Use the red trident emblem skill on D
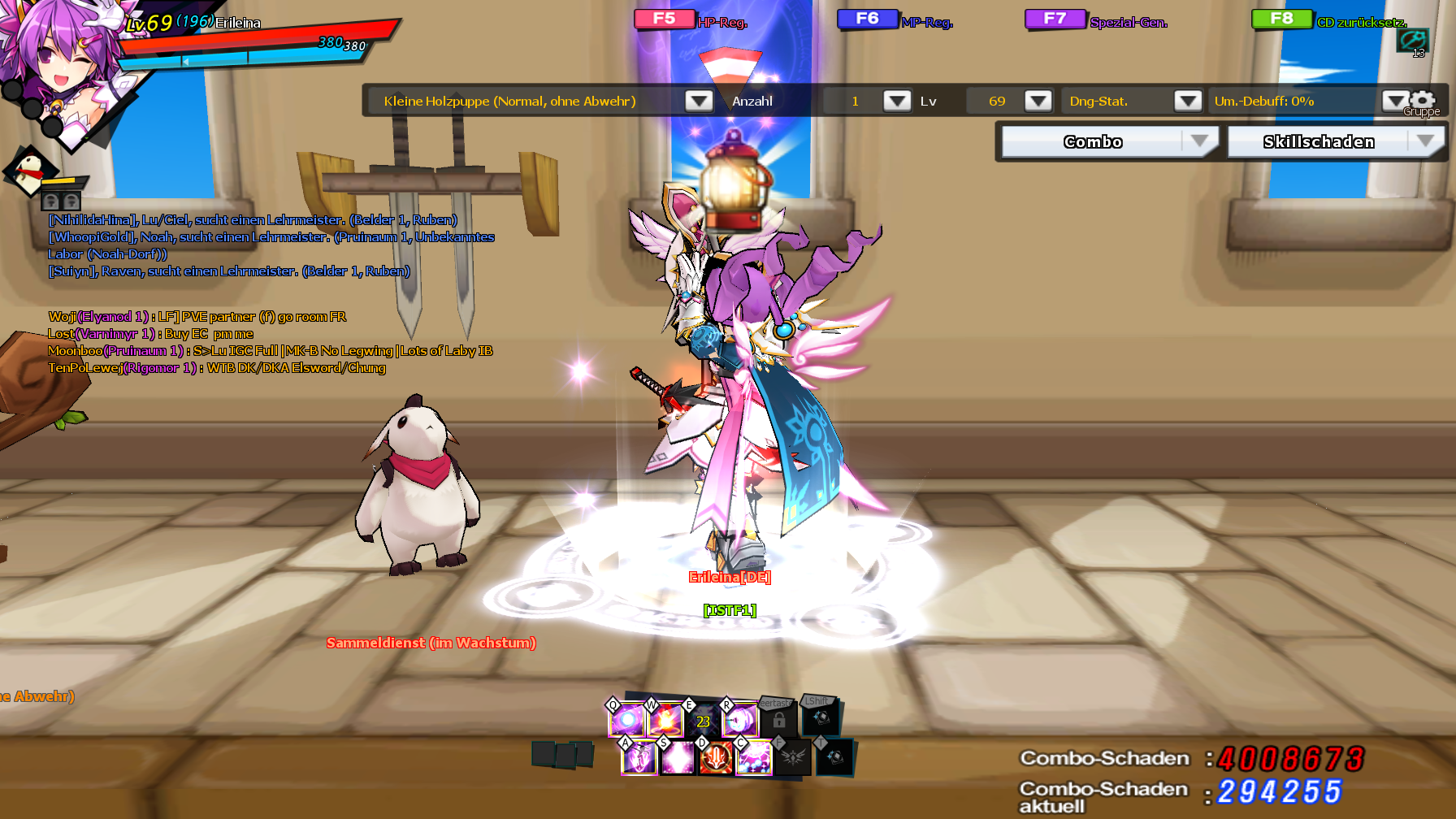 716,758
